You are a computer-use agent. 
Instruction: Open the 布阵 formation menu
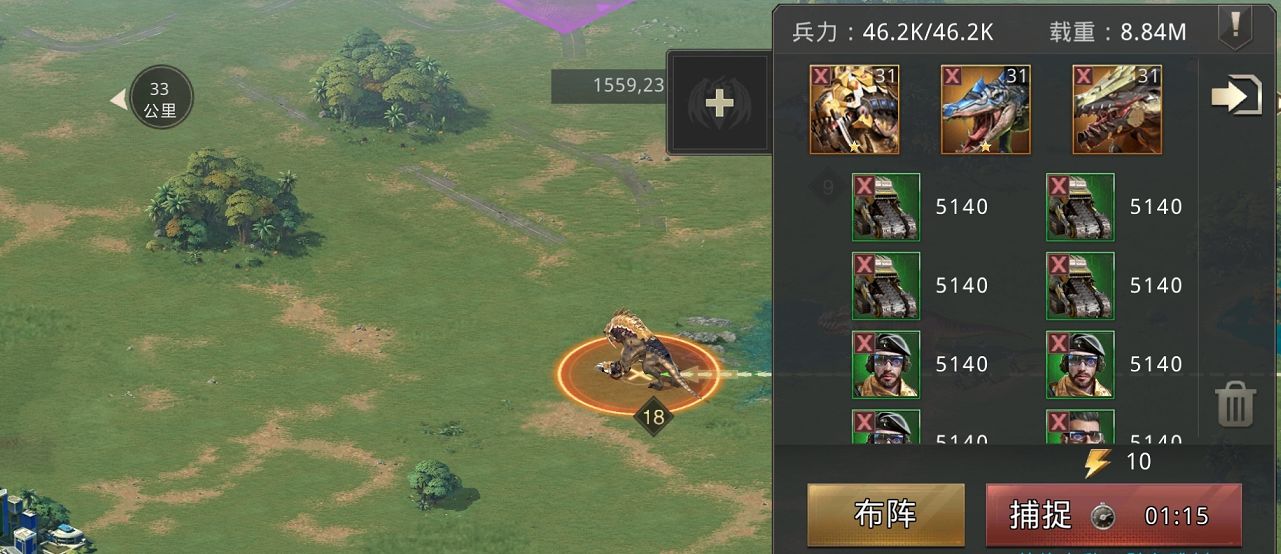point(885,514)
